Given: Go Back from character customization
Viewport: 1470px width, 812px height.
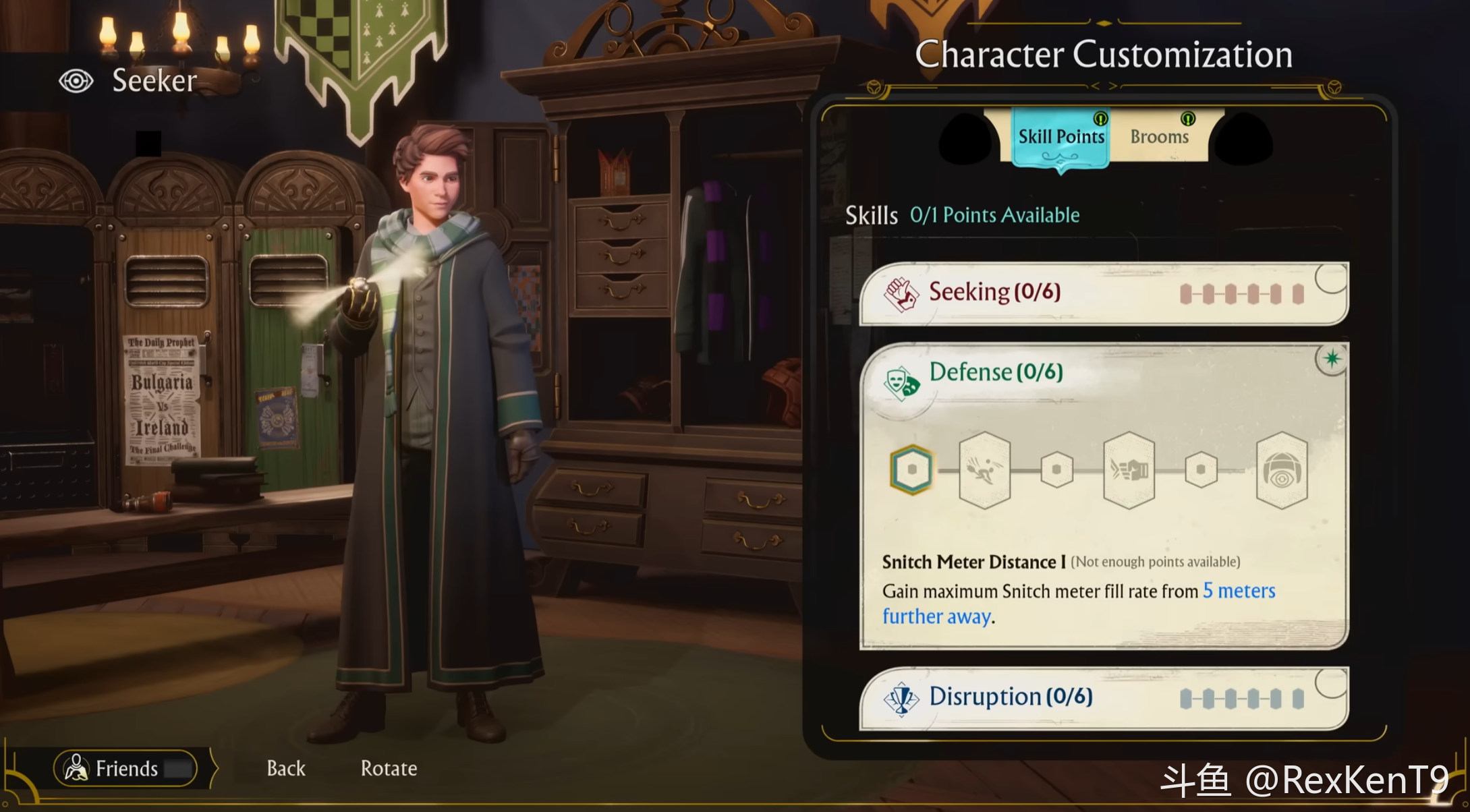Looking at the screenshot, I should pos(286,768).
